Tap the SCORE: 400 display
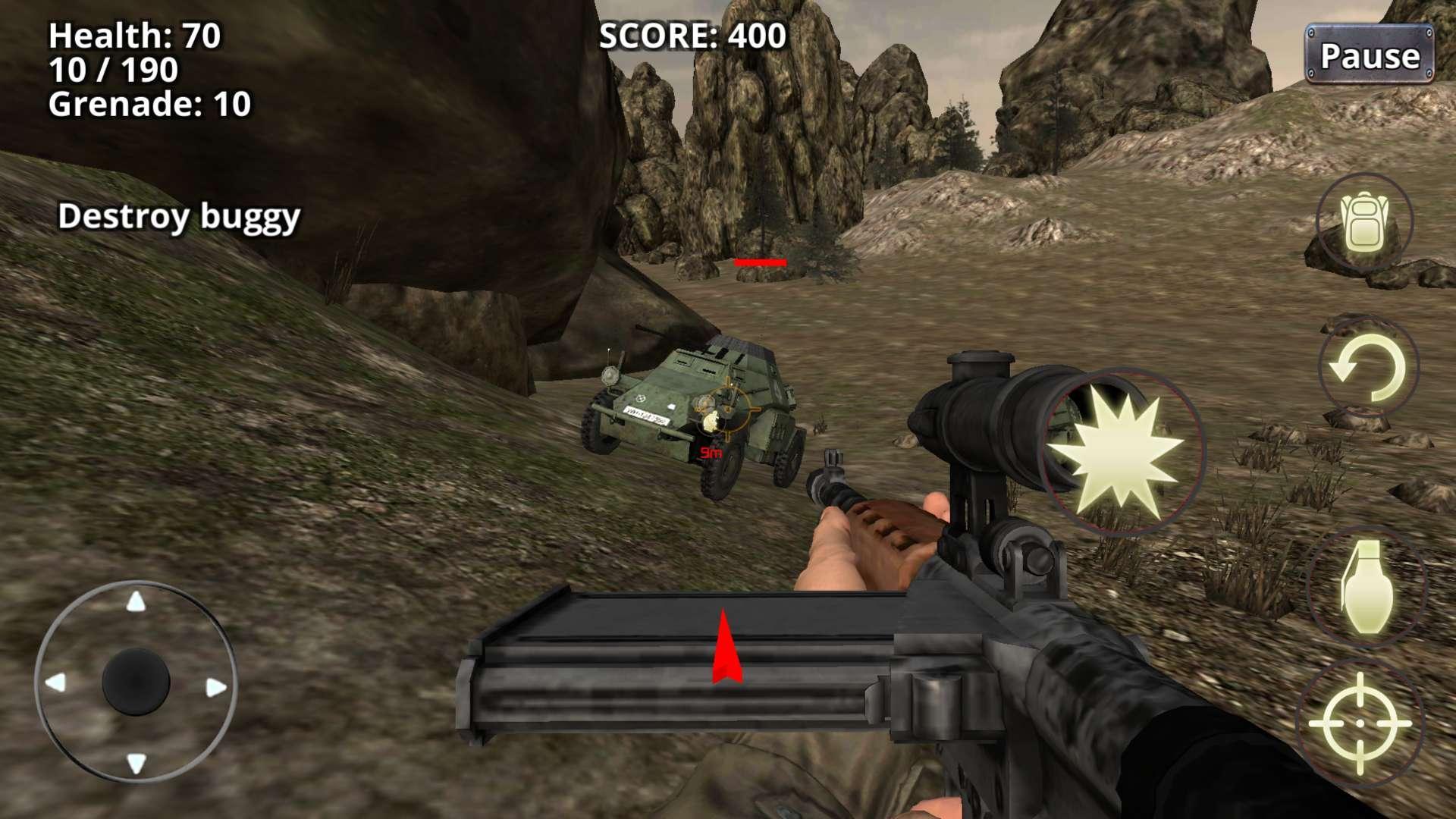Screen dimensions: 1456x819 tap(692, 34)
